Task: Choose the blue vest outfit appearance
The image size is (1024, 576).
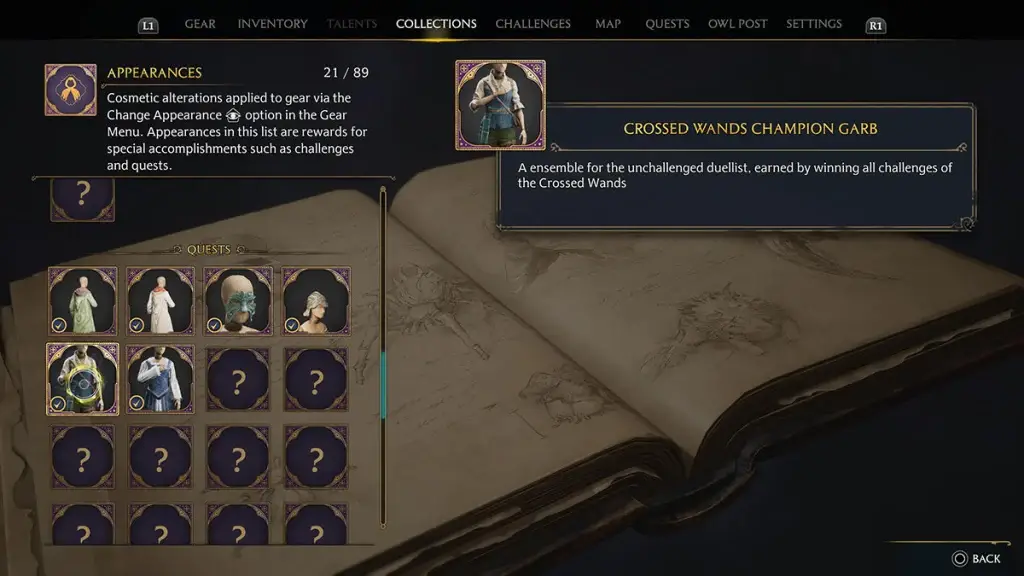Action: click(161, 379)
